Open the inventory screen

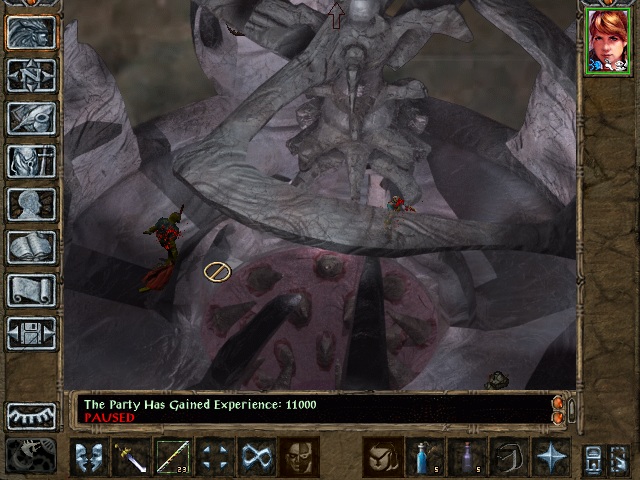[31, 161]
